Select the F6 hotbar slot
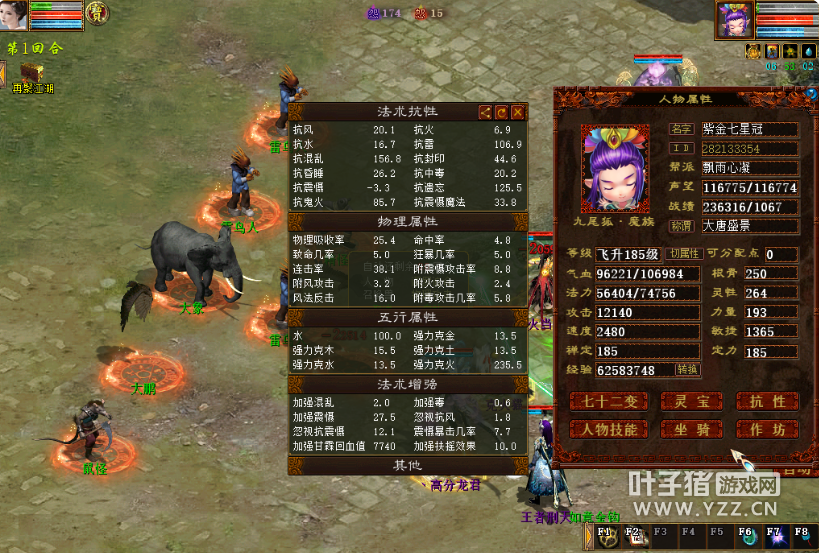The width and height of the screenshot is (819, 553). 746,535
